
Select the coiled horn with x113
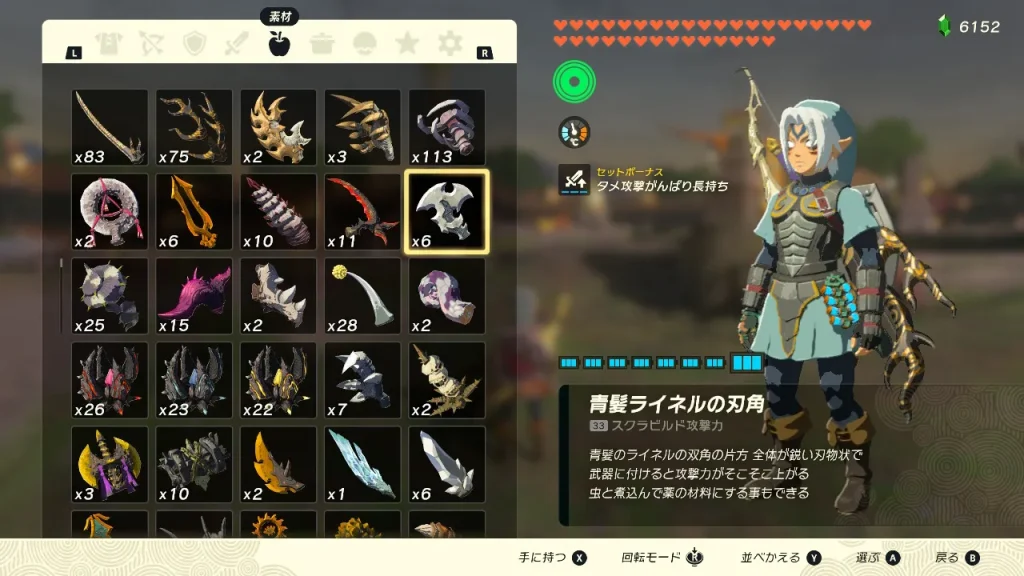point(446,127)
